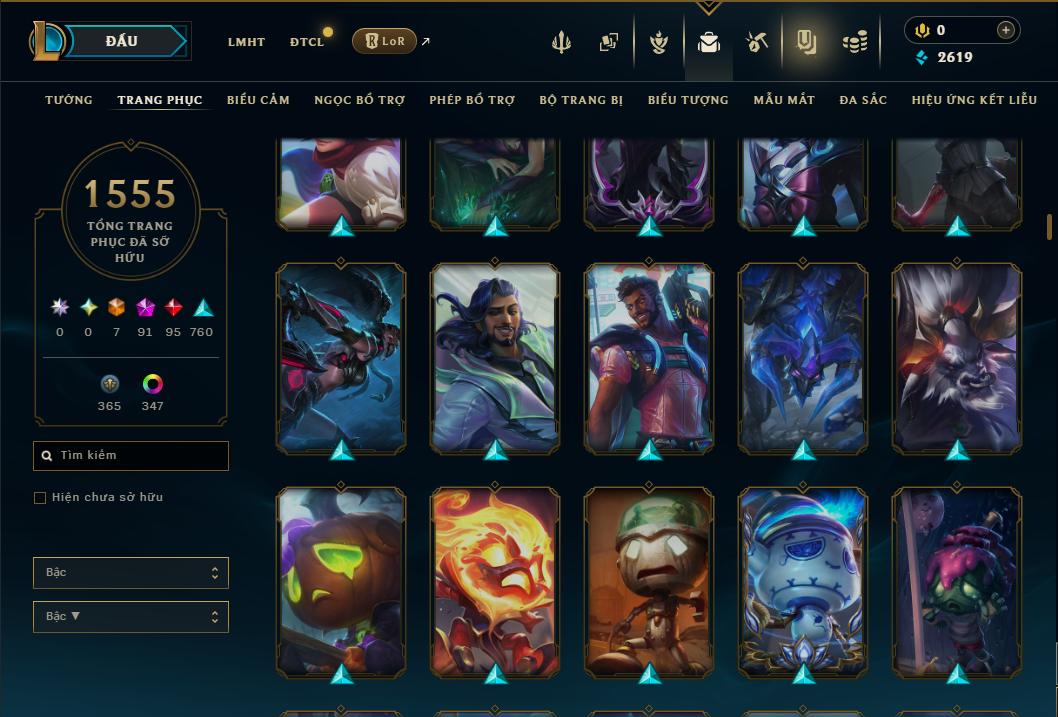Show the BIỂU TƯỢNG tab
Viewport: 1058px width, 717px height.
coord(688,100)
